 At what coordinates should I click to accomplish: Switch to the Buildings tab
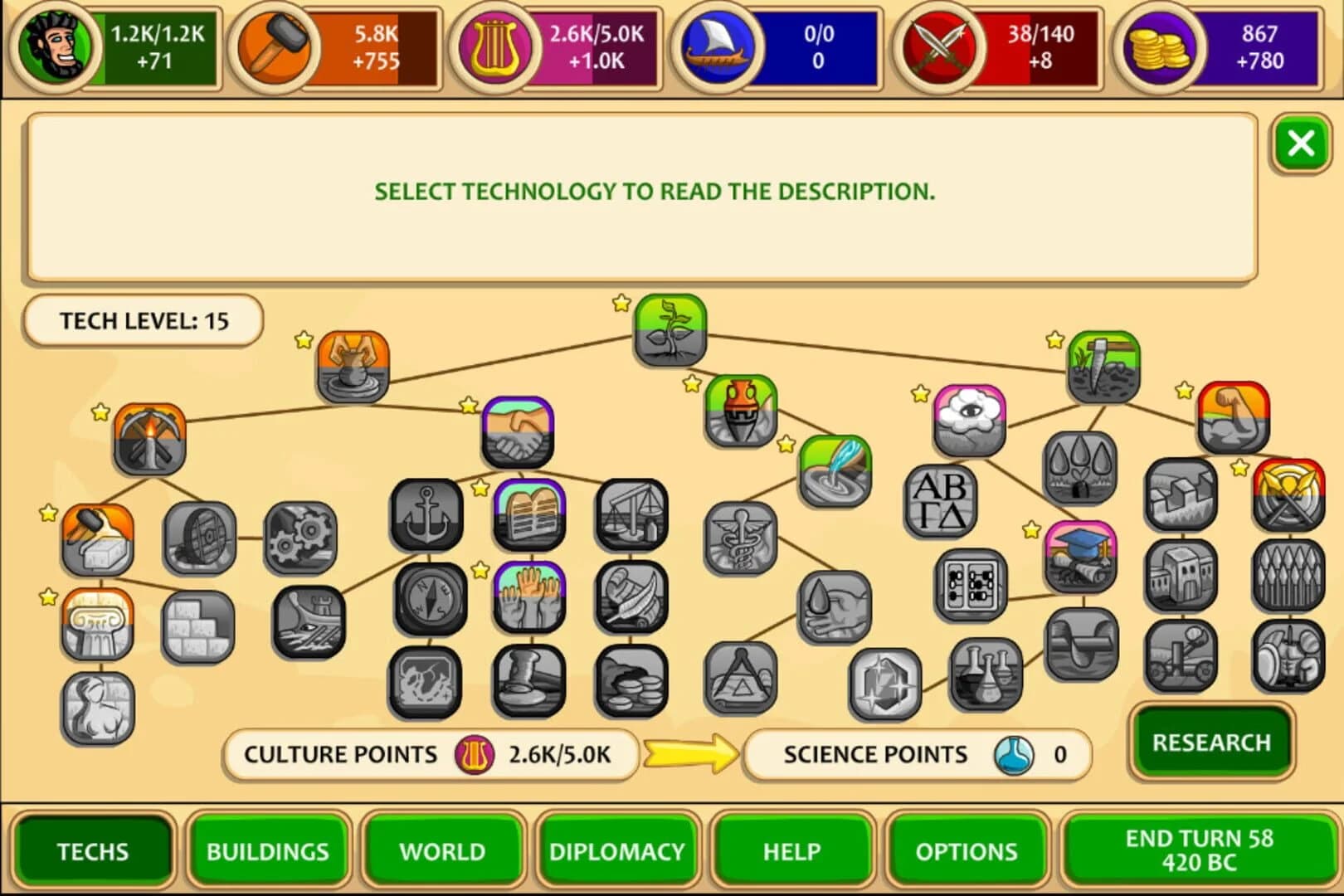pos(268,851)
